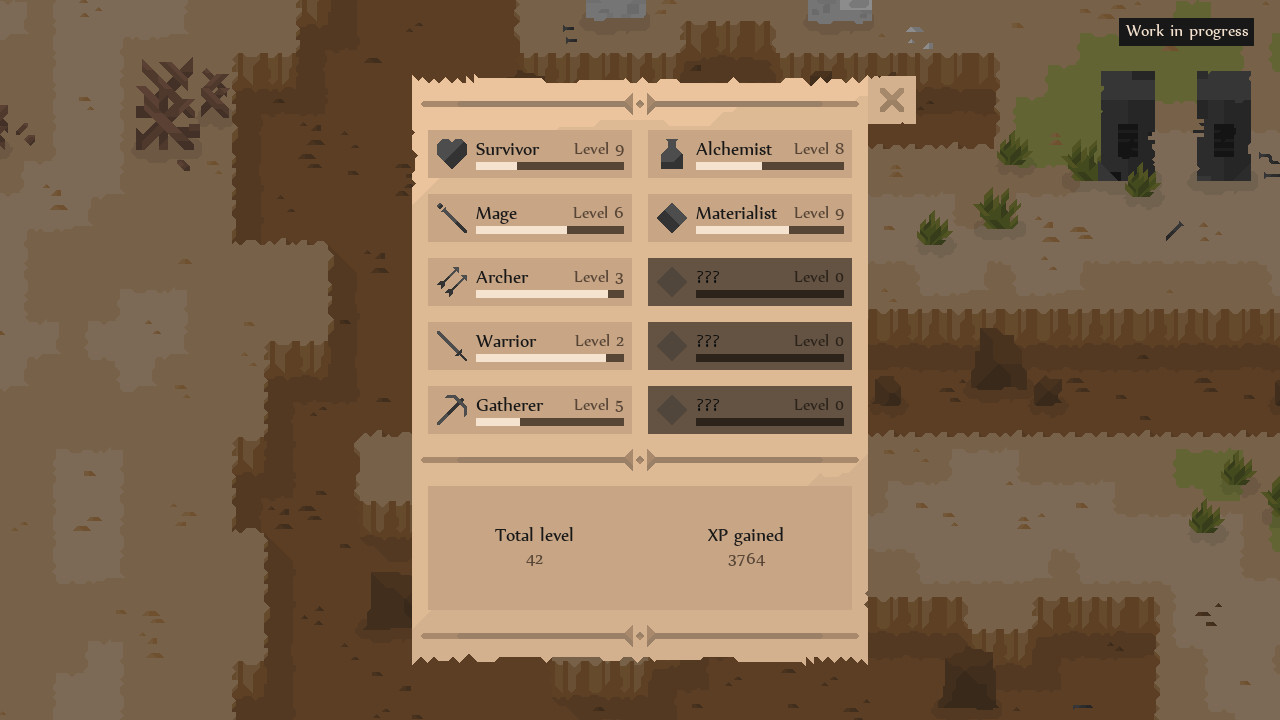This screenshot has width=1280, height=720.
Task: Click the Alchemist experience progress bar
Action: tap(770, 167)
